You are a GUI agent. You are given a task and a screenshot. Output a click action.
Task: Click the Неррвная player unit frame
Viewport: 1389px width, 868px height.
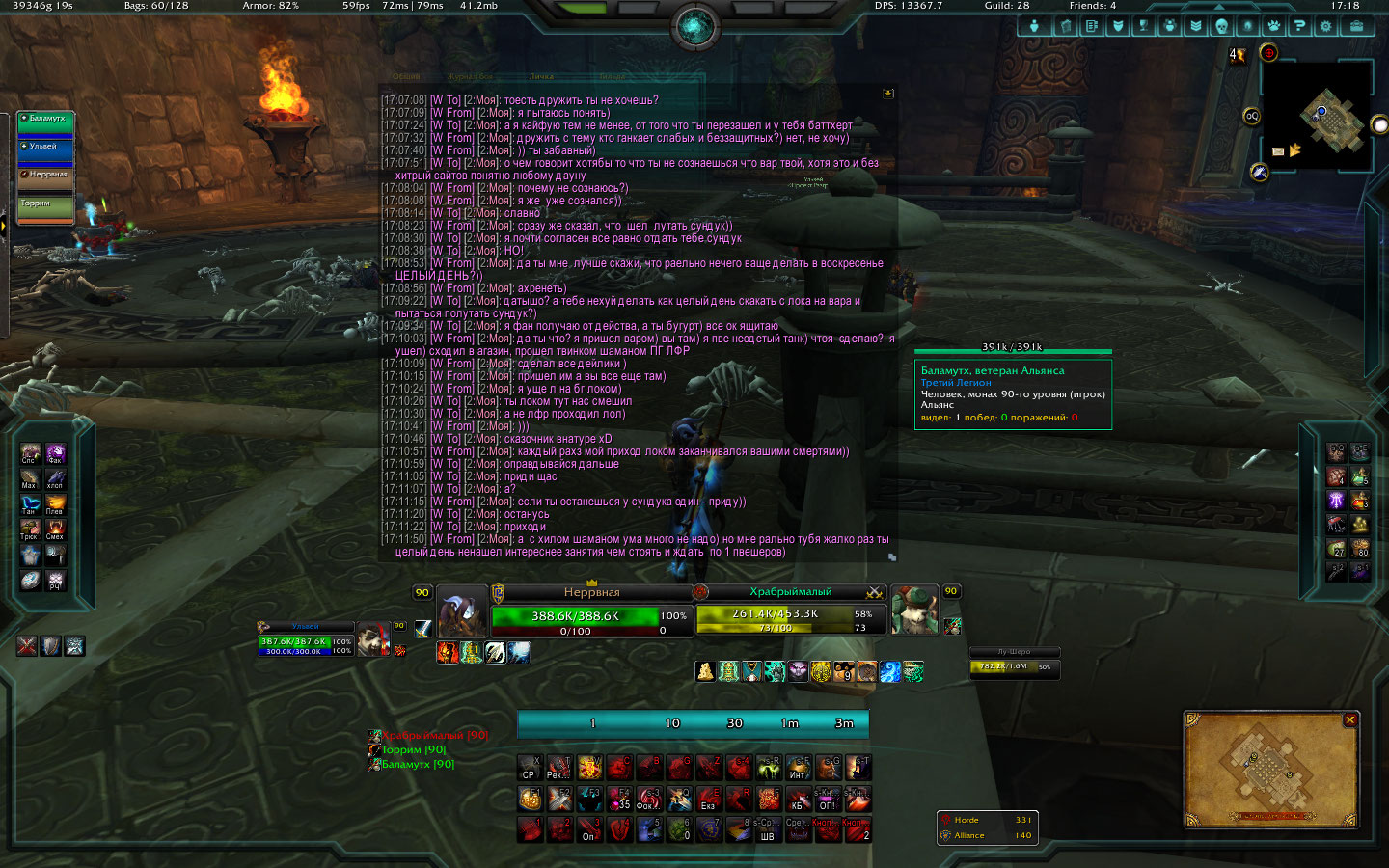coord(591,613)
